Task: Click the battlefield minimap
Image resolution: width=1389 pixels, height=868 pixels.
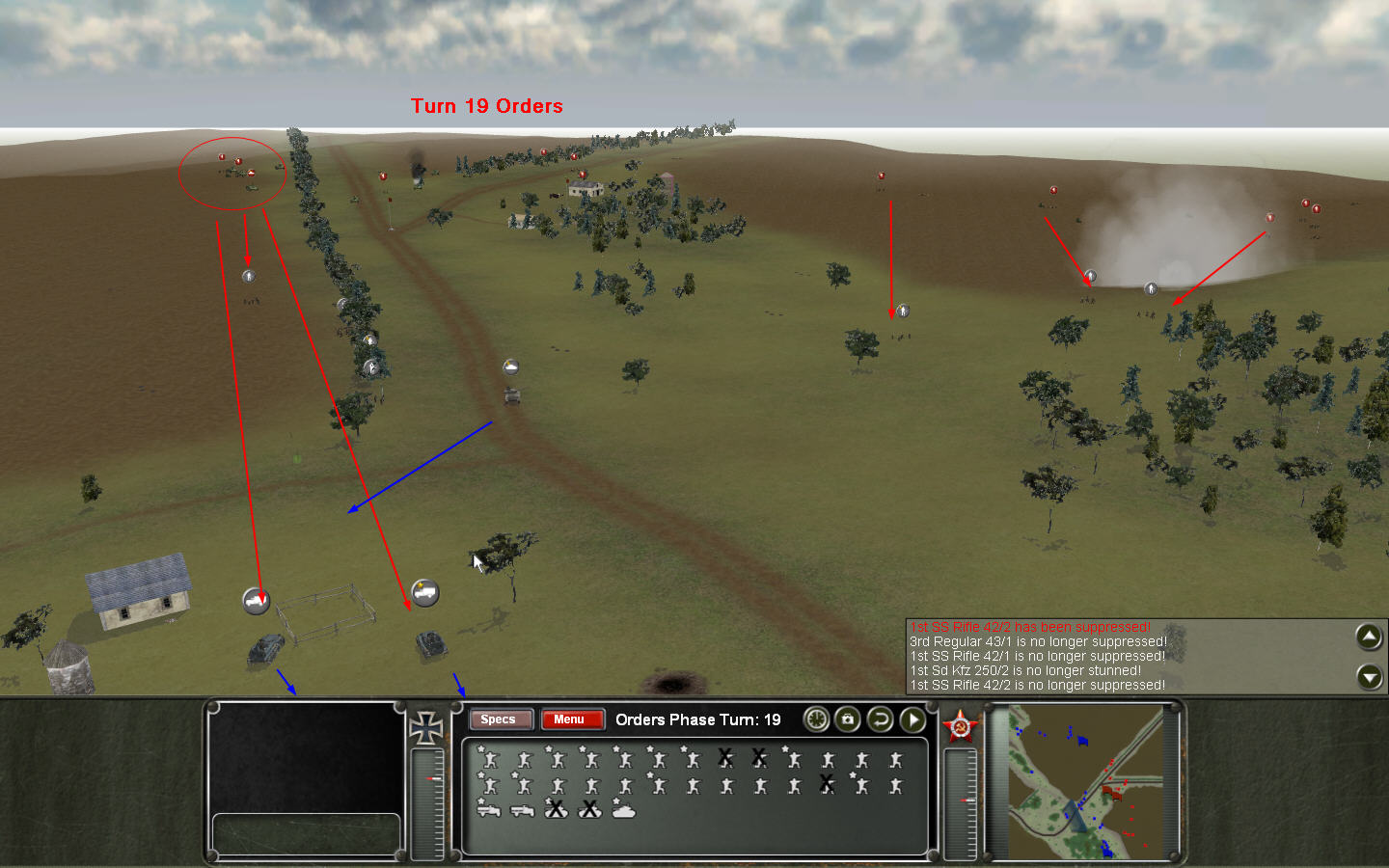Action: [1085, 783]
